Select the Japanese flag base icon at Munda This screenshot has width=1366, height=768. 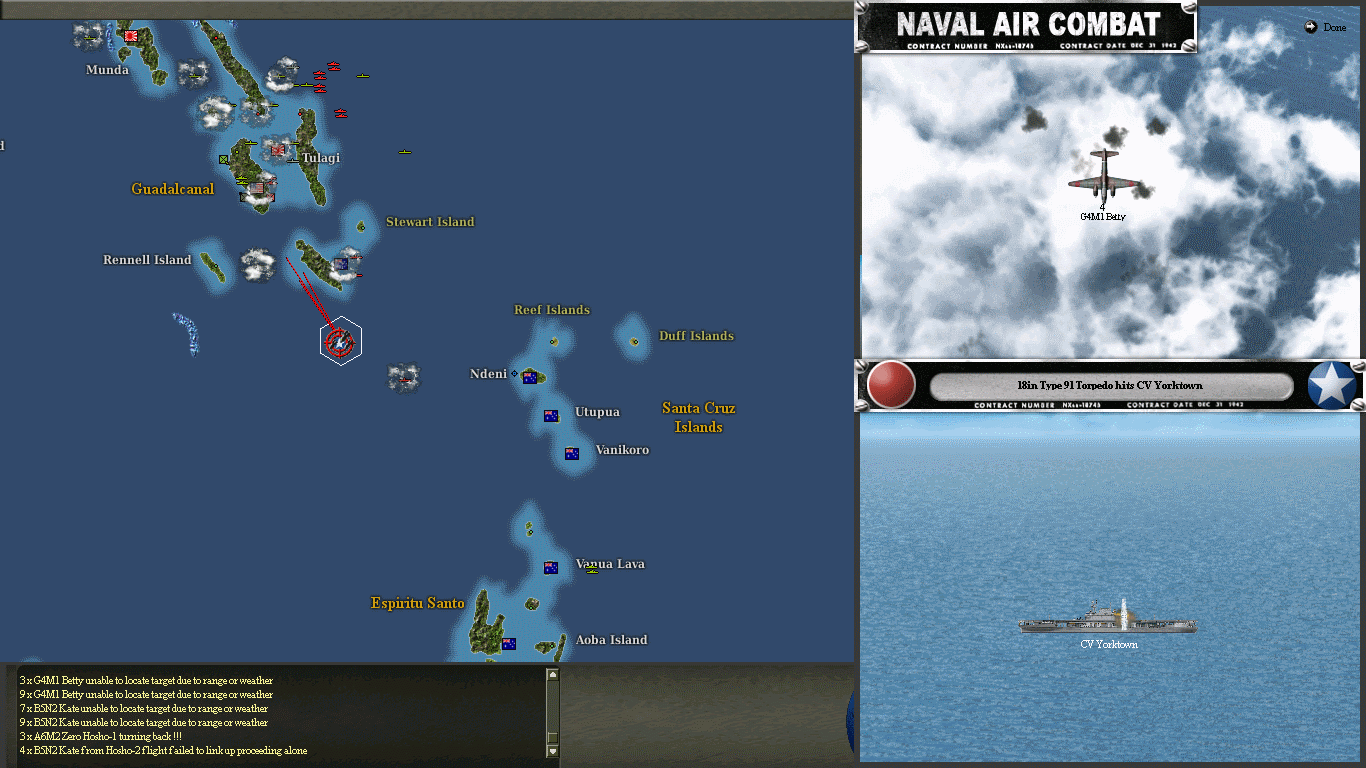pyautogui.click(x=130, y=37)
